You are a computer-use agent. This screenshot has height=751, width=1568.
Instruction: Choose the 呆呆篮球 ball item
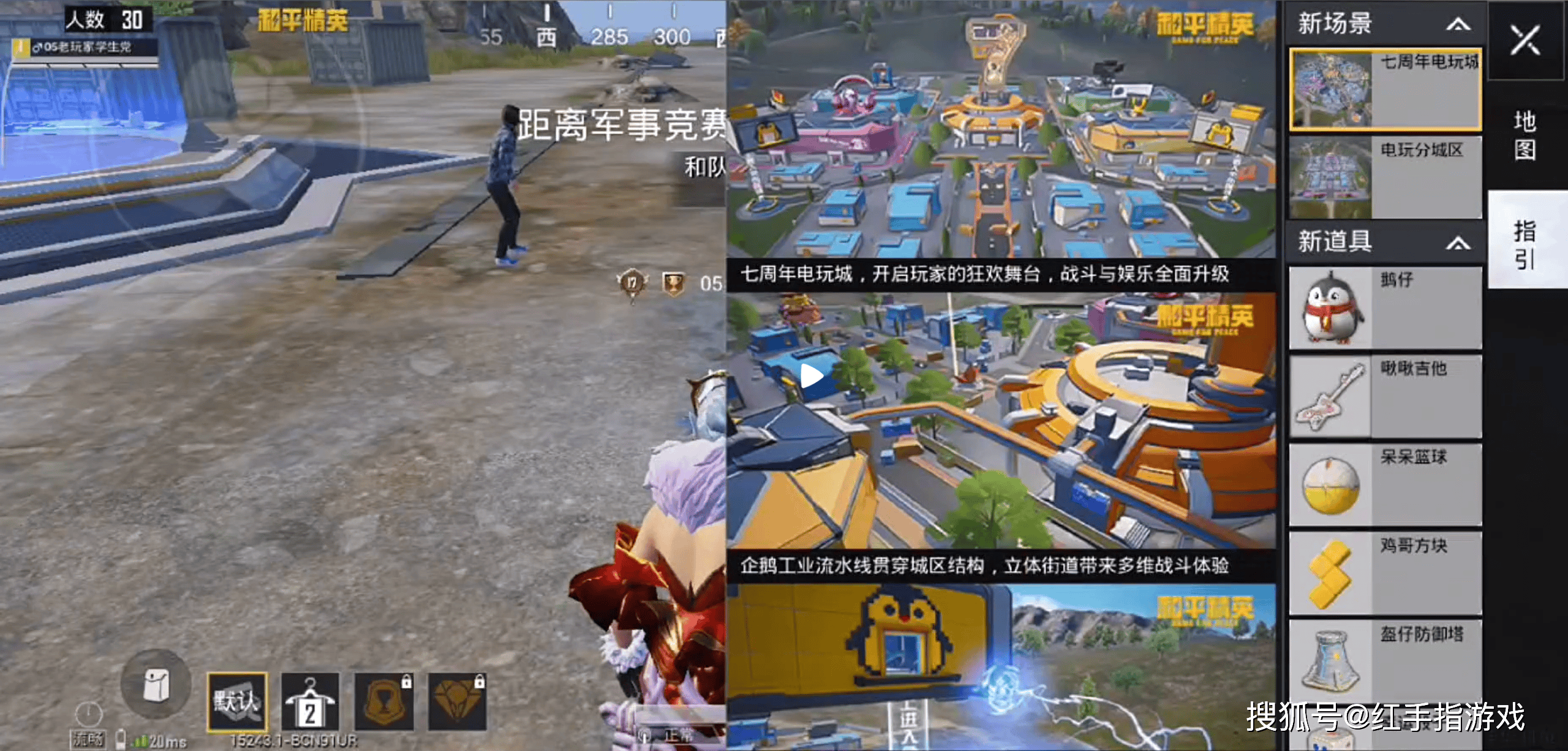[x=1385, y=485]
